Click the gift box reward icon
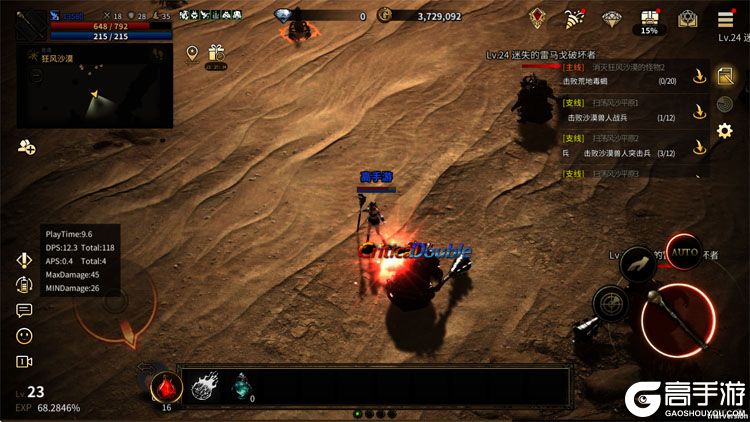 click(x=216, y=54)
